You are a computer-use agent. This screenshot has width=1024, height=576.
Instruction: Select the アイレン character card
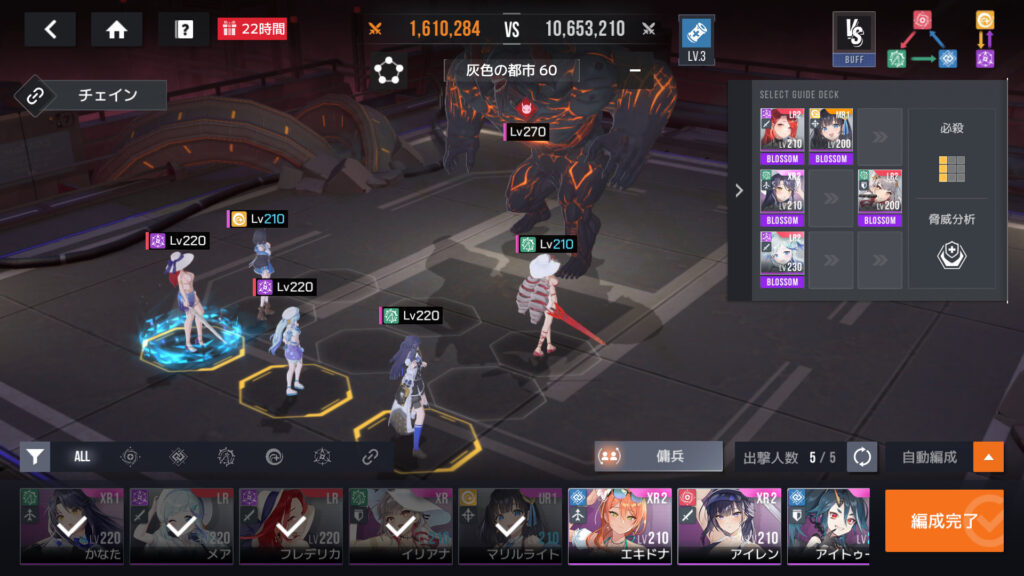click(728, 526)
